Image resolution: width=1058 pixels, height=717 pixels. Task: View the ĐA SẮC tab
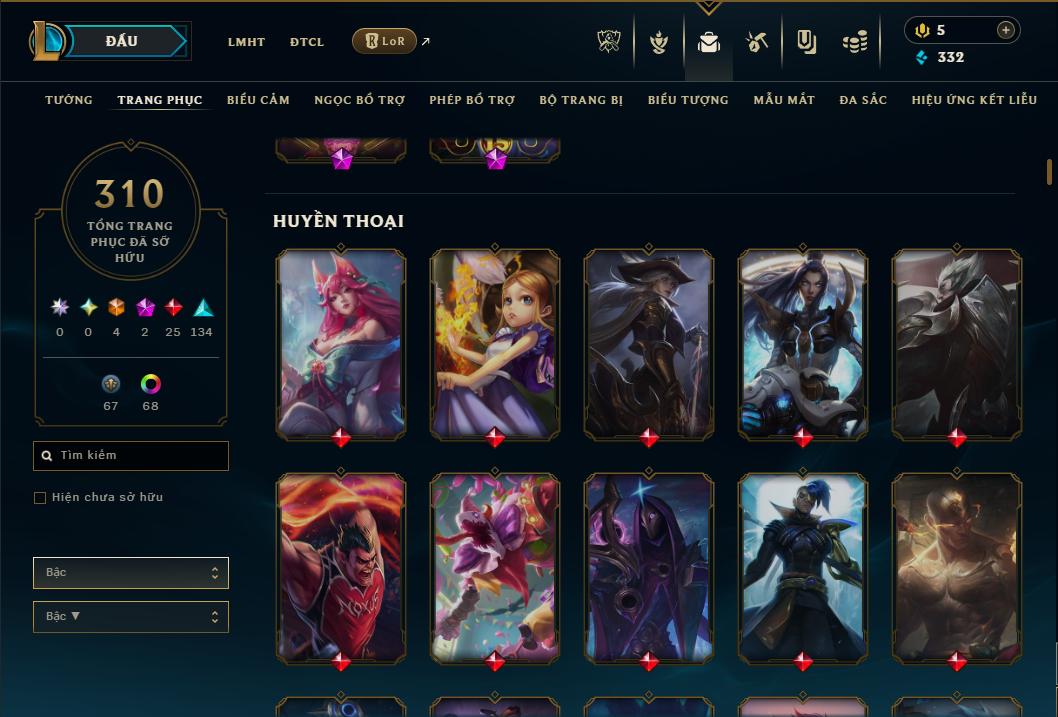(x=863, y=100)
